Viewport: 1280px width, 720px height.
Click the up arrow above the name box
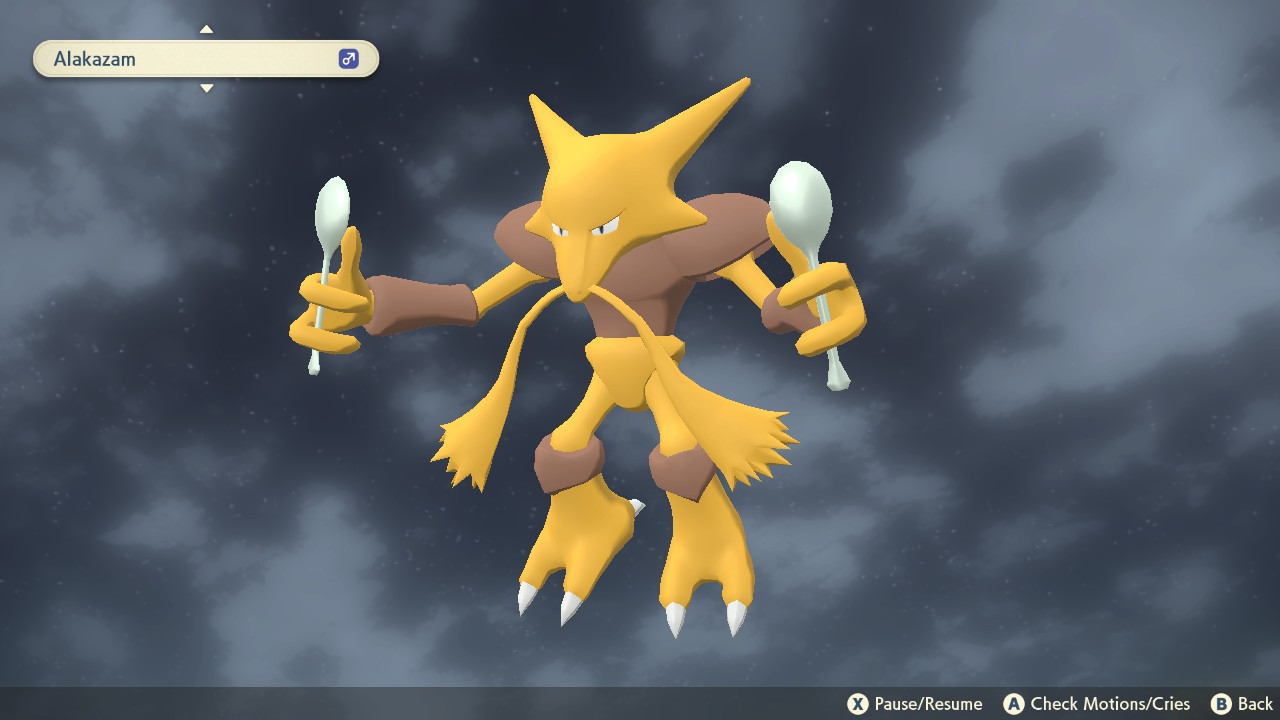(206, 30)
